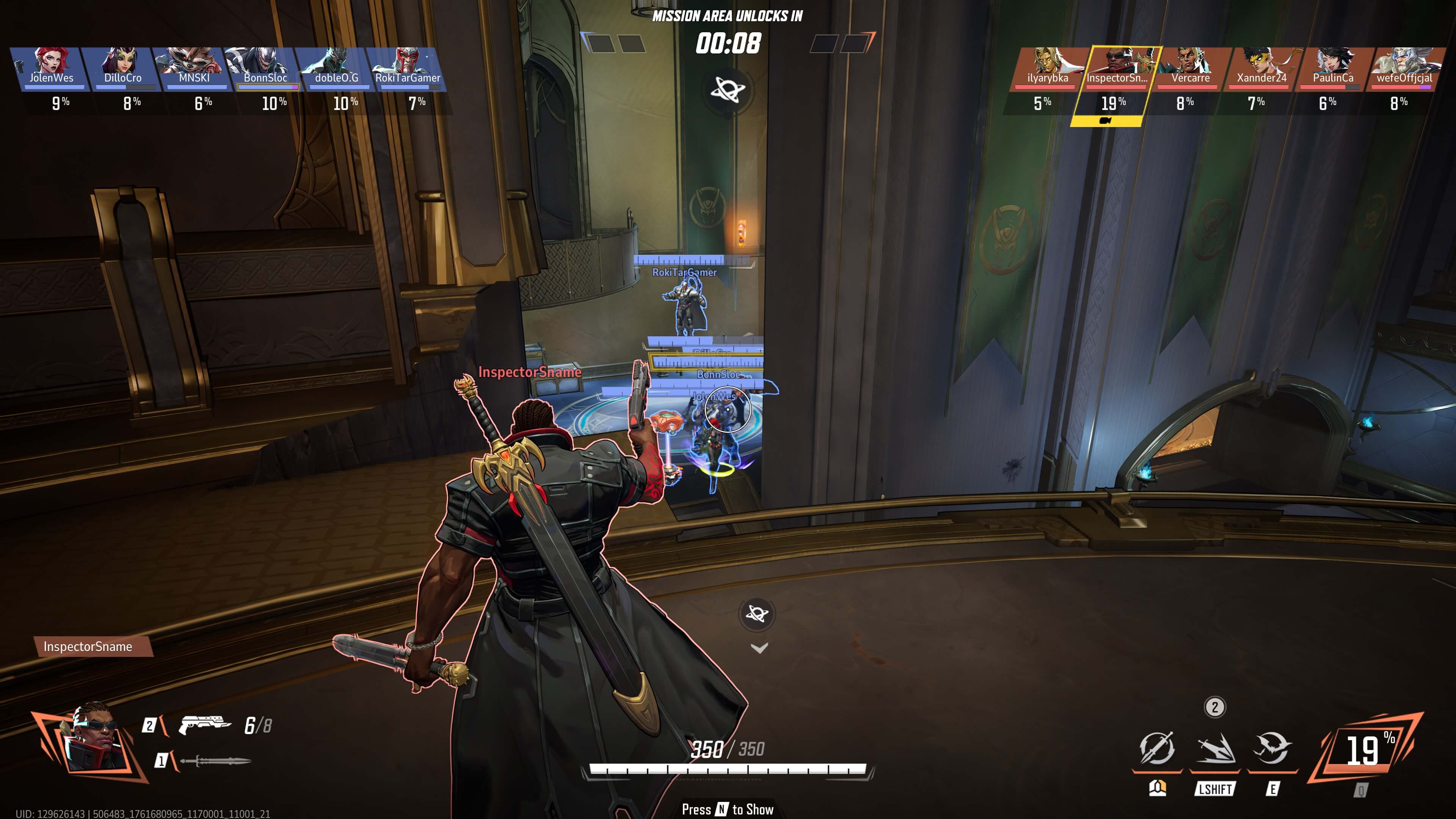The height and width of the screenshot is (819, 1456).
Task: Spectate wefeOffjcjal from the team bar
Action: pos(1403,68)
